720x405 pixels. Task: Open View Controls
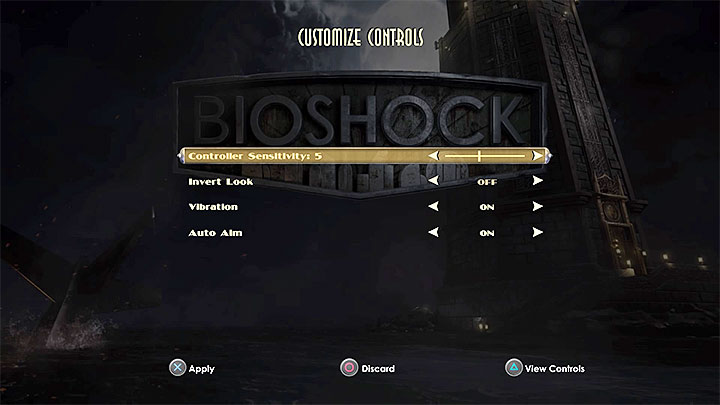tap(545, 369)
